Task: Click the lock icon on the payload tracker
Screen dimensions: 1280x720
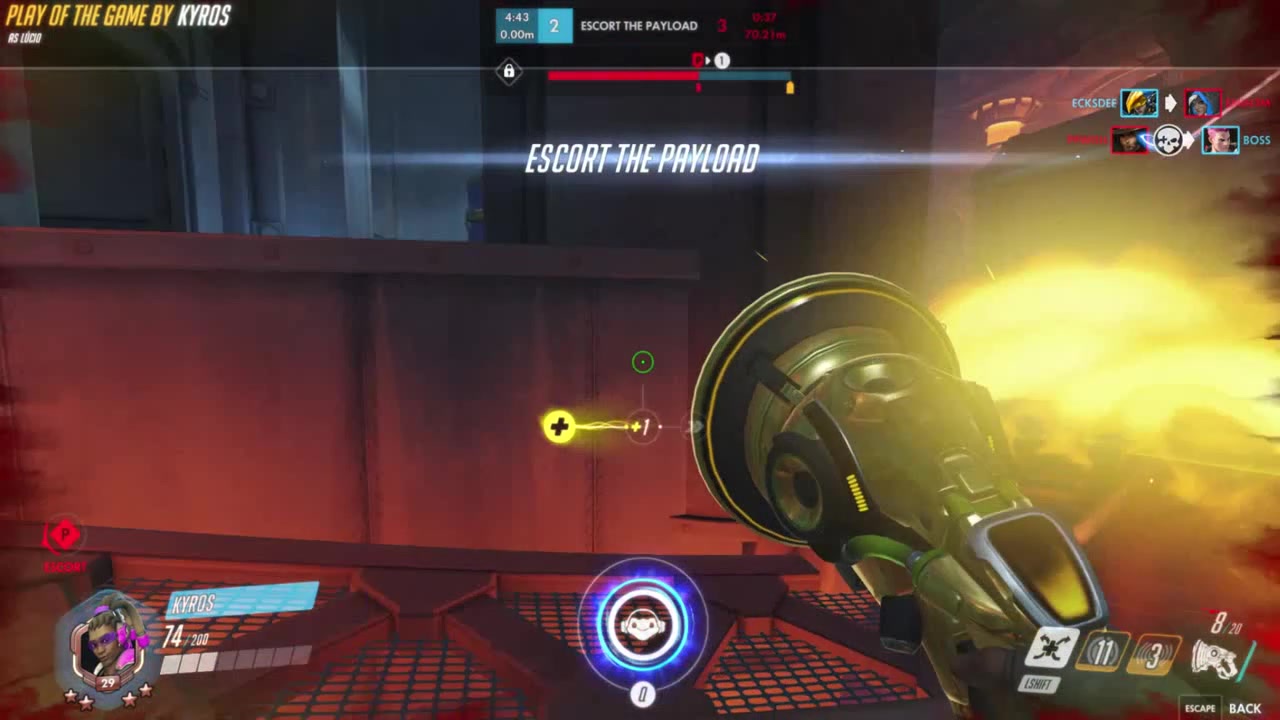Action: point(509,72)
